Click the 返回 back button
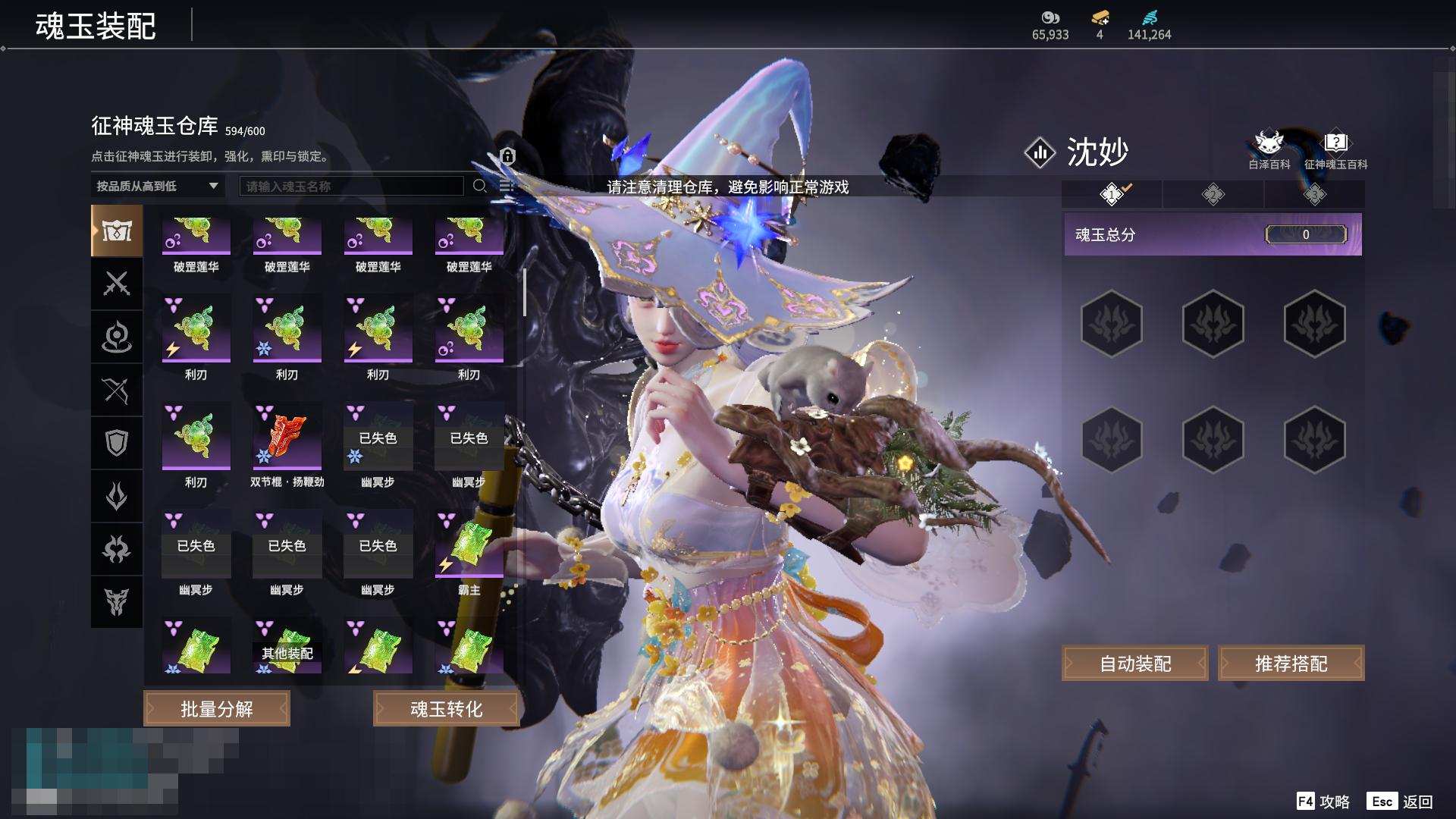 coord(1401,802)
